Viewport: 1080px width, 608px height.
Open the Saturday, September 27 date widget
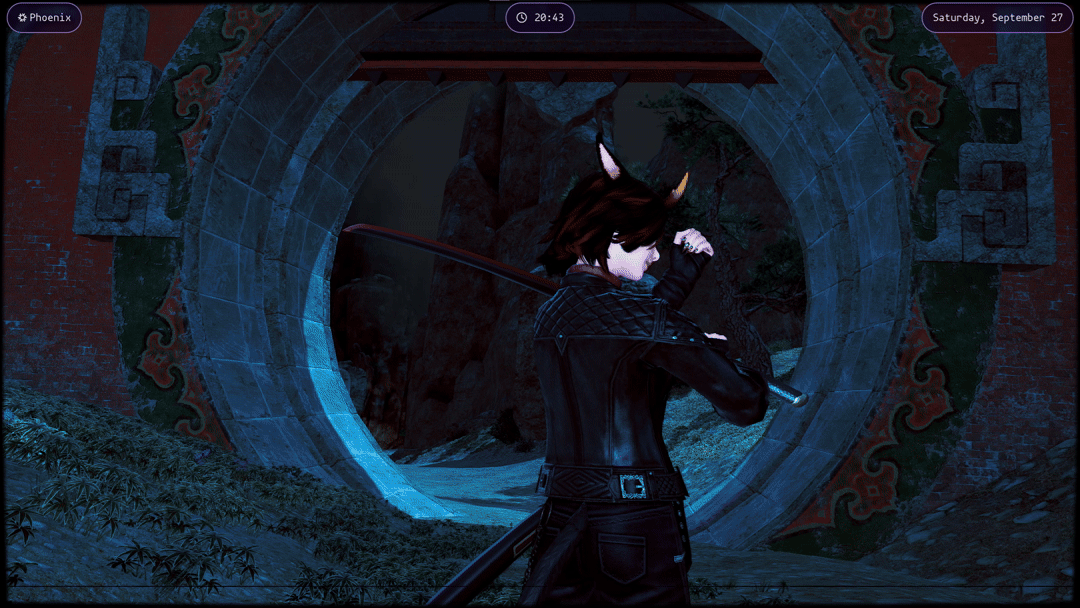(x=997, y=18)
